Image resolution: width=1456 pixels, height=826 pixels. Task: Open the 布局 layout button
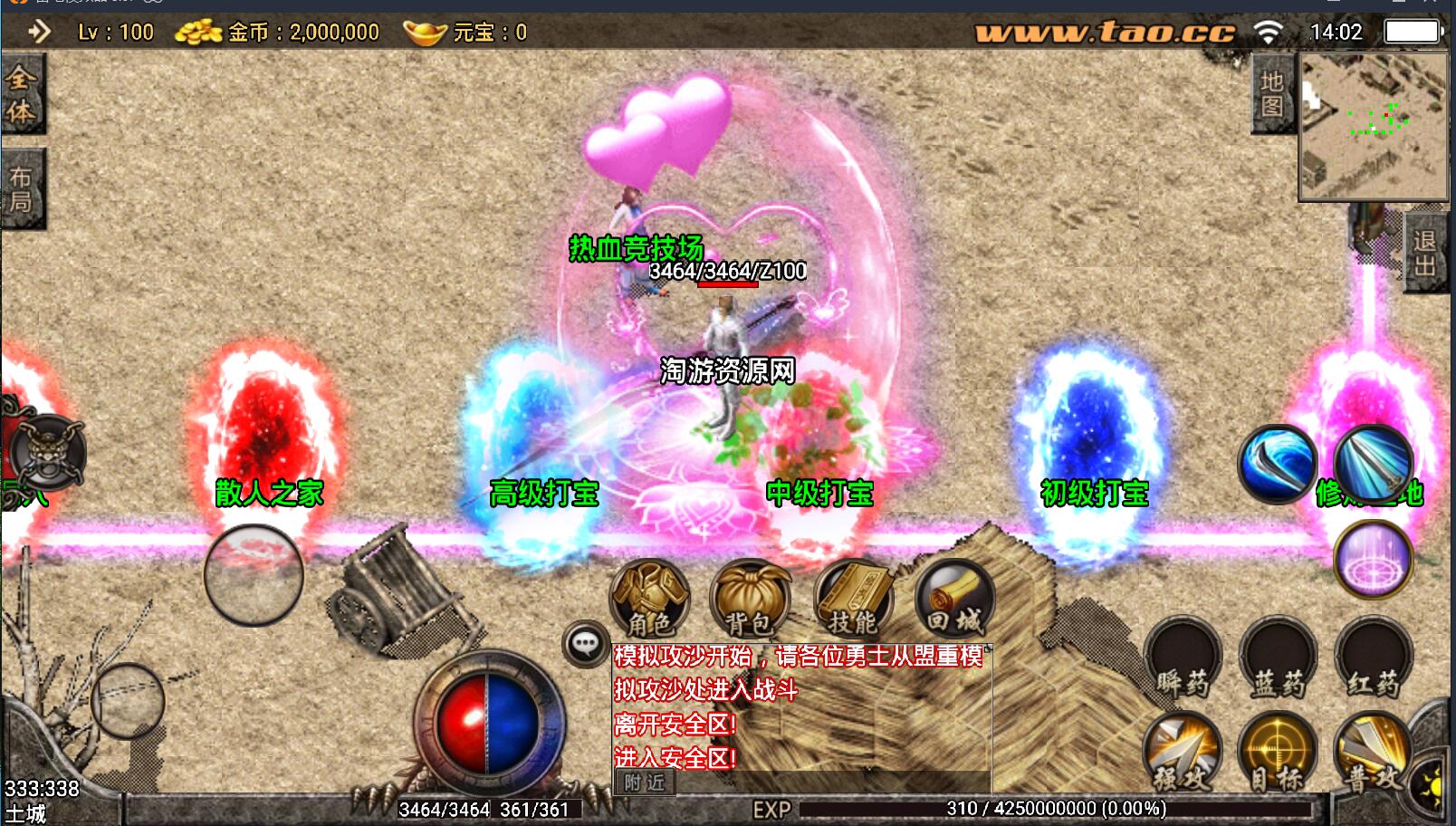[x=21, y=189]
